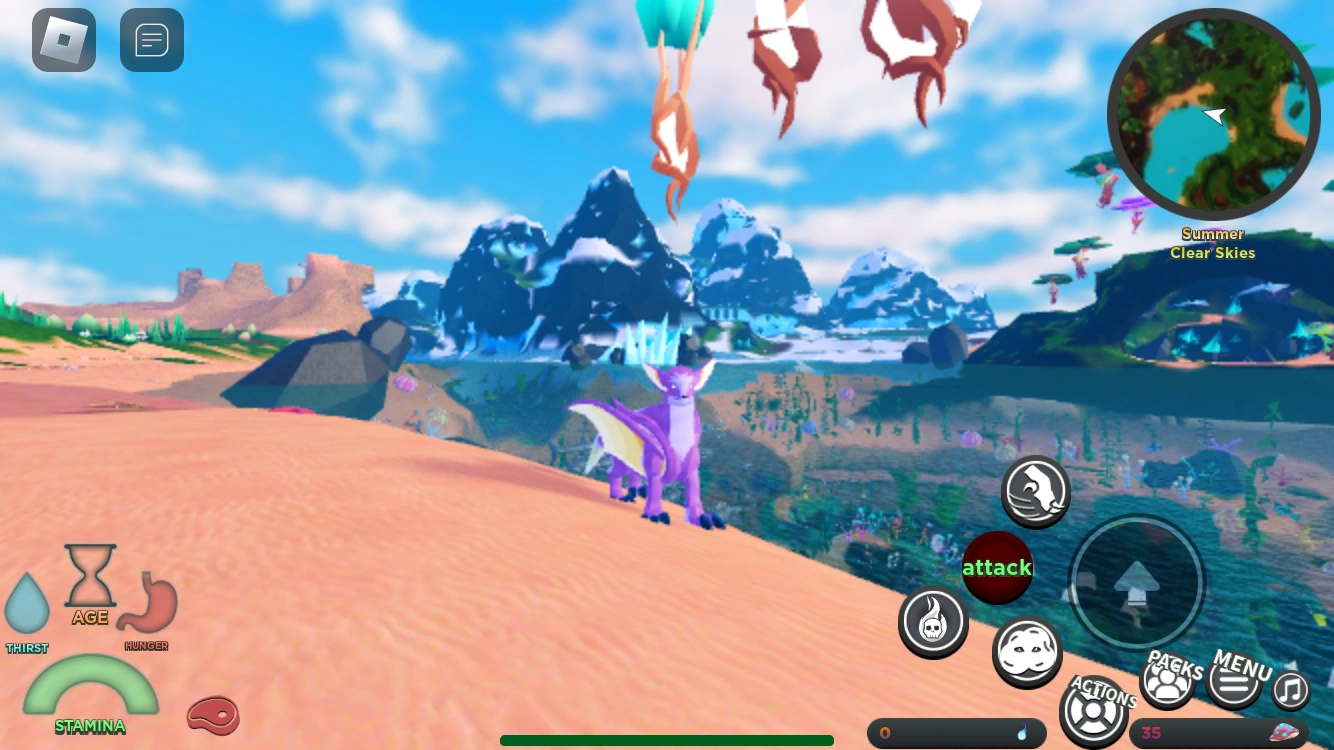Viewport: 1334px width, 750px height.
Task: Tap the jump arrow control
Action: [x=1136, y=583]
